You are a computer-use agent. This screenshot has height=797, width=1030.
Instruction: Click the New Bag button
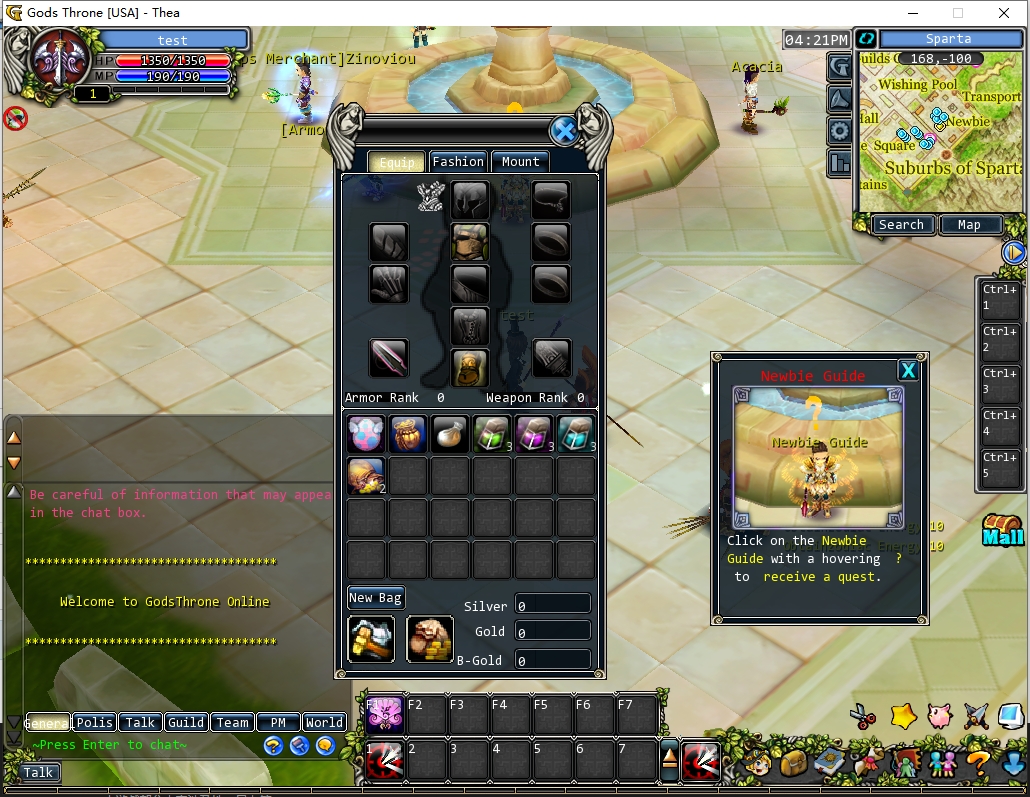coord(376,598)
